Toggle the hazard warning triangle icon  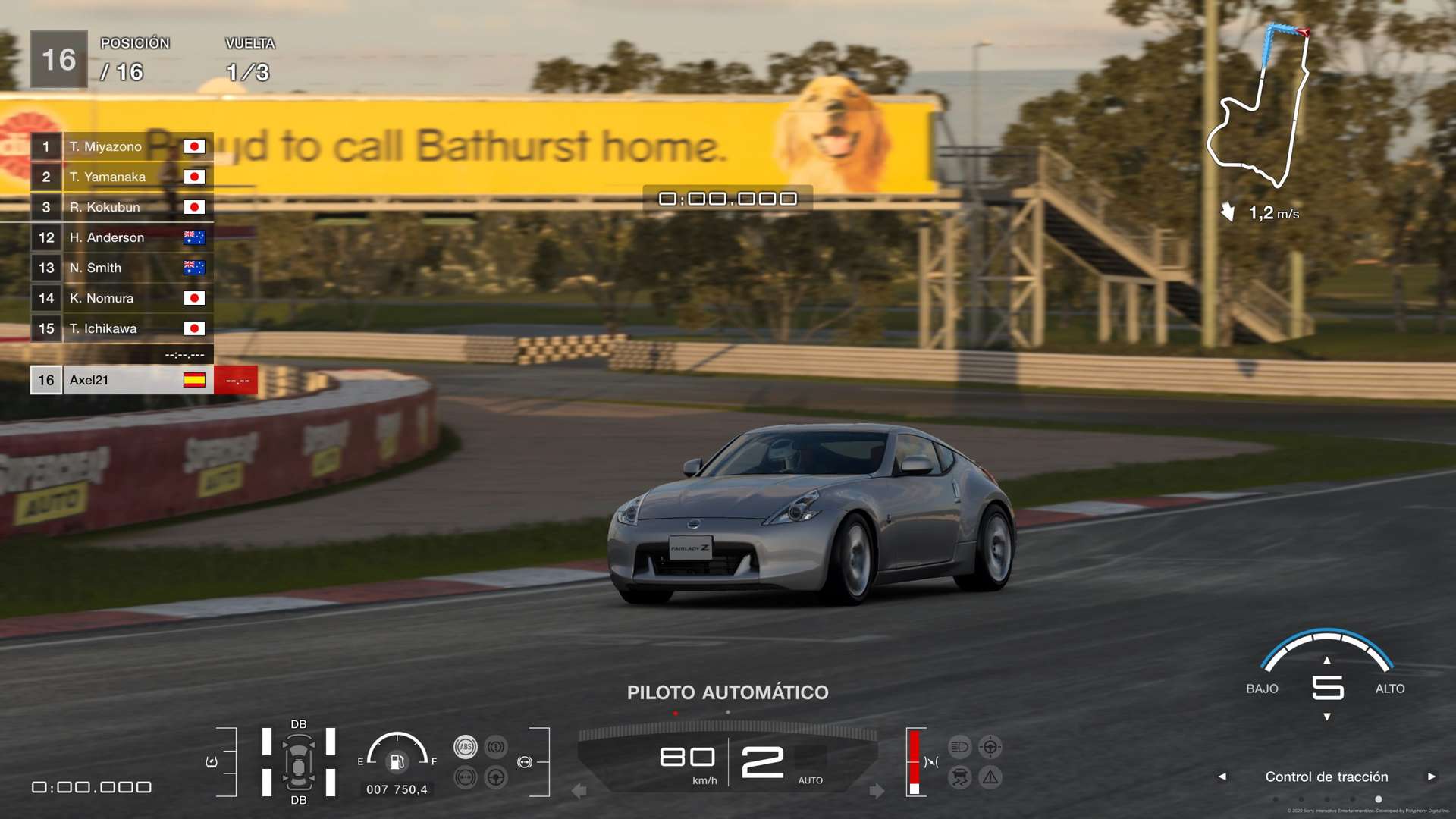[990, 777]
